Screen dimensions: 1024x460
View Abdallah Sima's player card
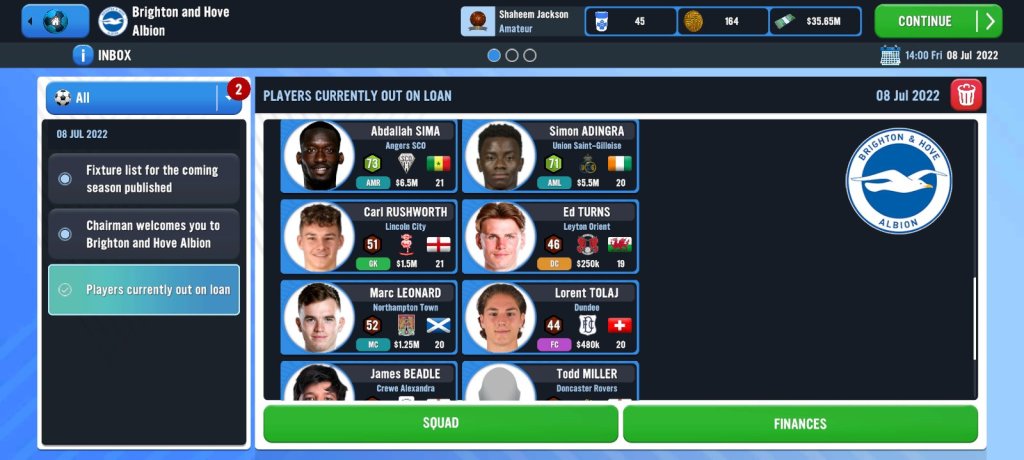[x=369, y=156]
